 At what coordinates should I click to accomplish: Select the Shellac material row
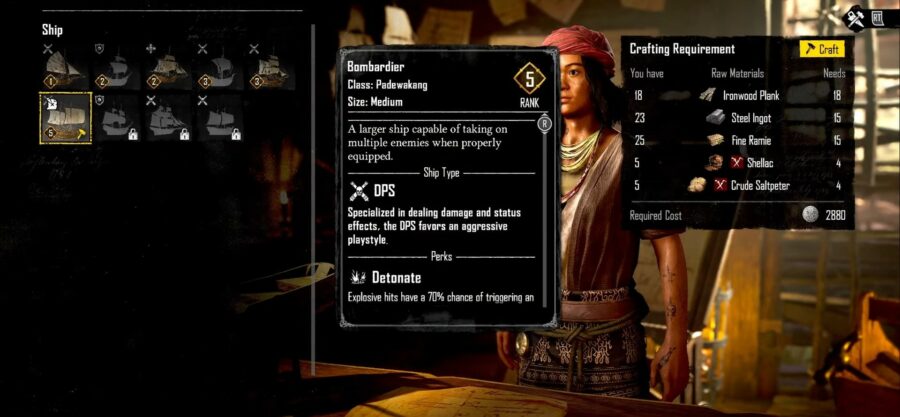tap(738, 162)
